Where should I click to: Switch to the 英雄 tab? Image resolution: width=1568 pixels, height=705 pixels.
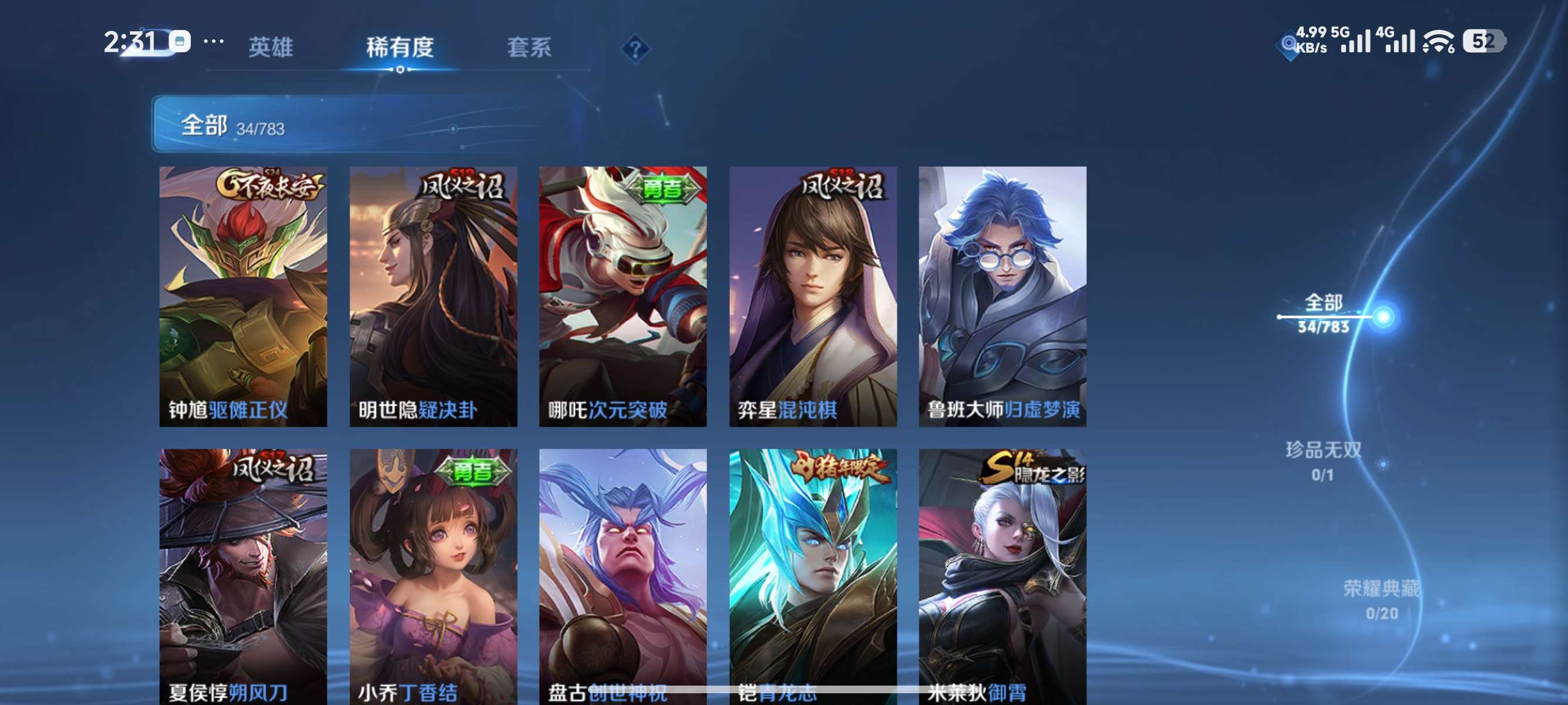(271, 48)
